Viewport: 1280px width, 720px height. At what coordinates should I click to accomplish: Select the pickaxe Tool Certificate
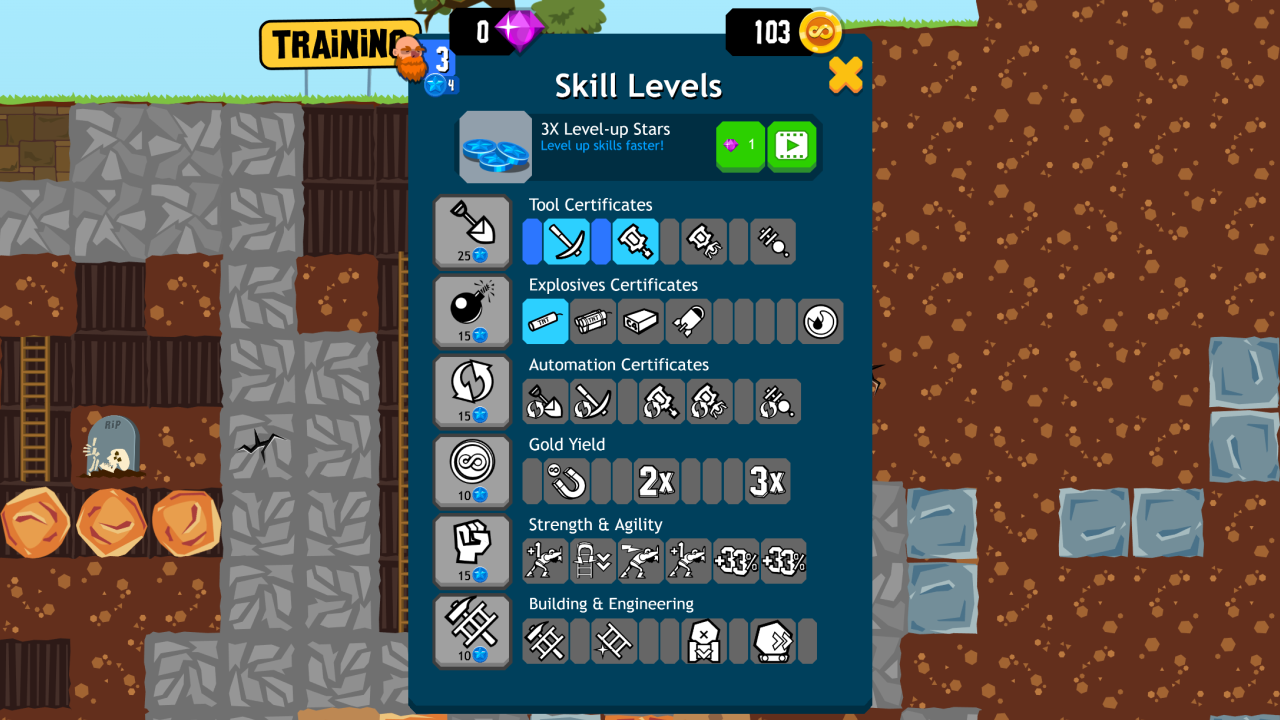pyautogui.click(x=566, y=241)
